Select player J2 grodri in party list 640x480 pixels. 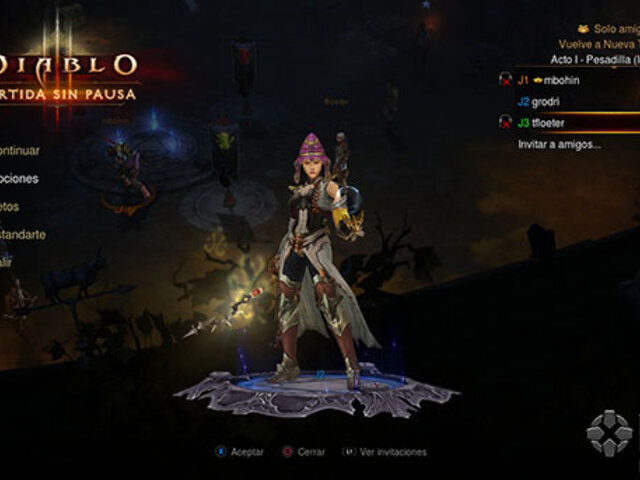coord(547,101)
